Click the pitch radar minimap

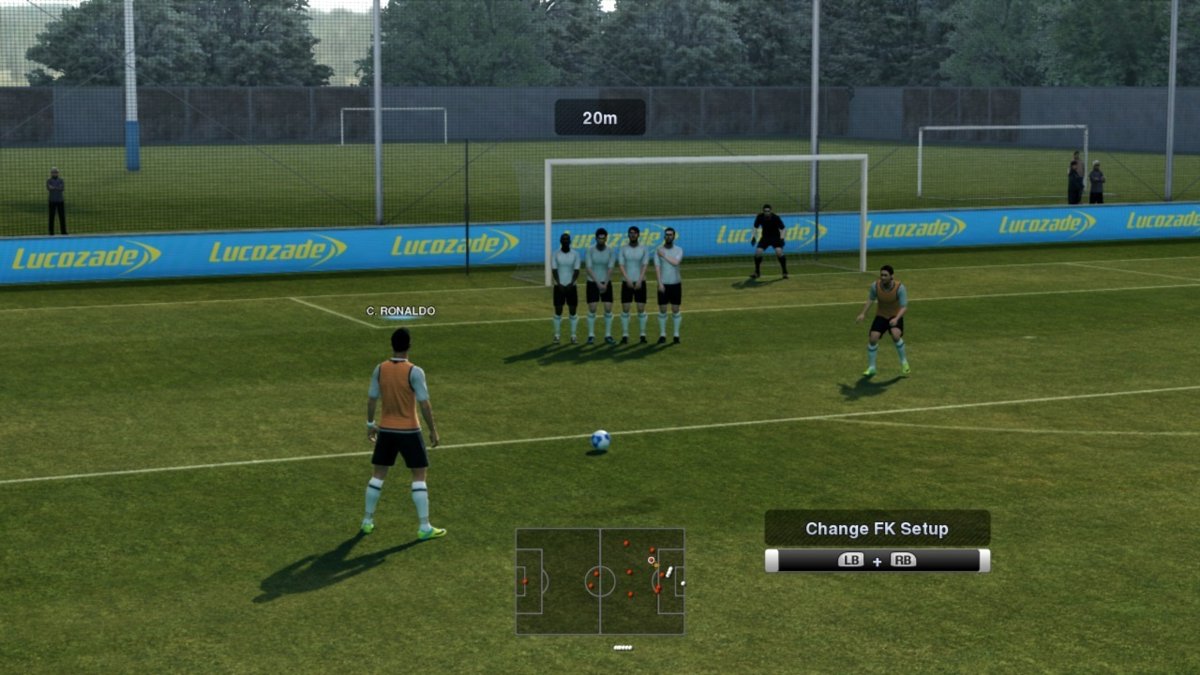(600, 581)
